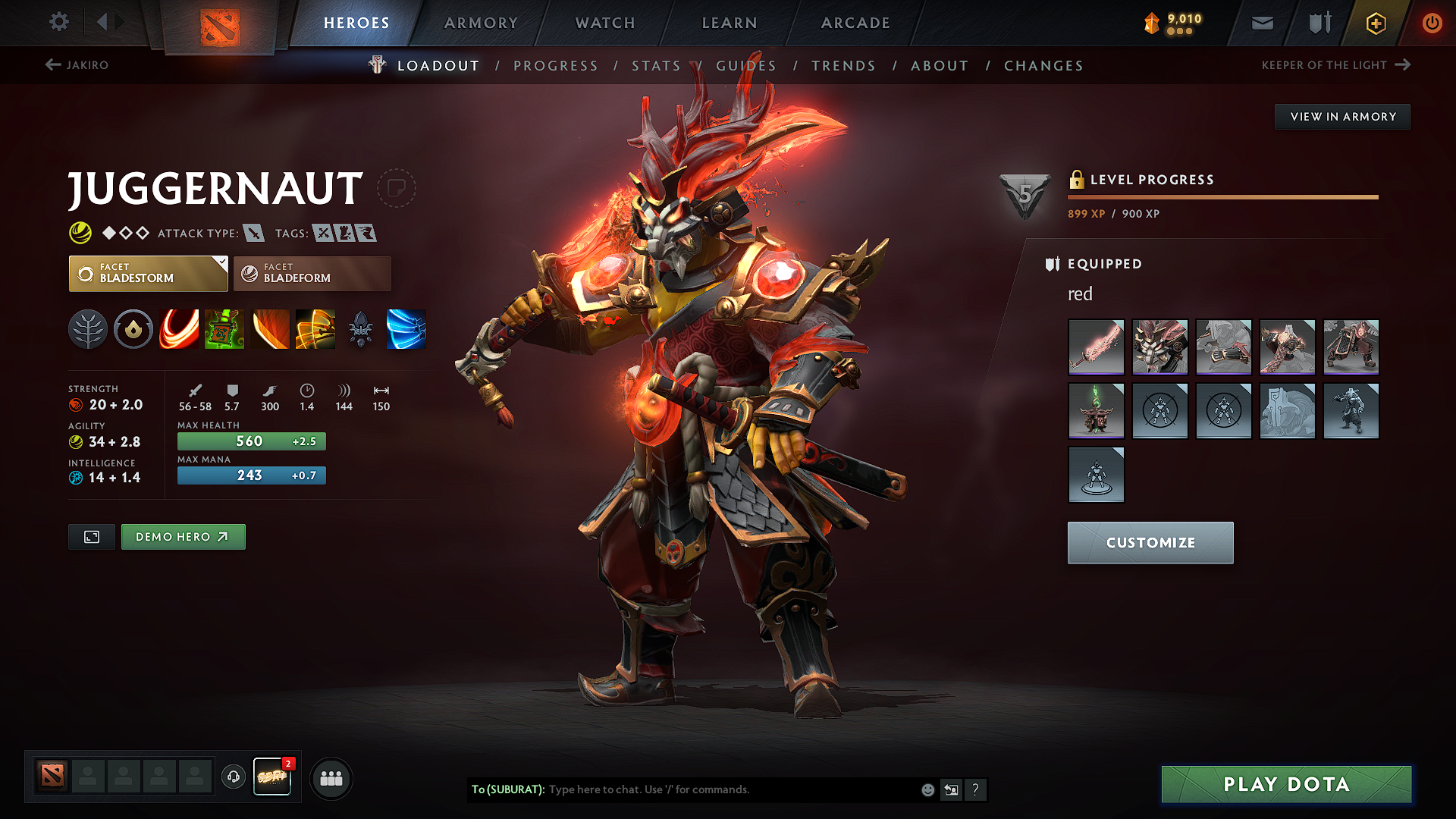The image size is (1456, 819).
Task: Click the level progress XP bar
Action: [x=1222, y=196]
